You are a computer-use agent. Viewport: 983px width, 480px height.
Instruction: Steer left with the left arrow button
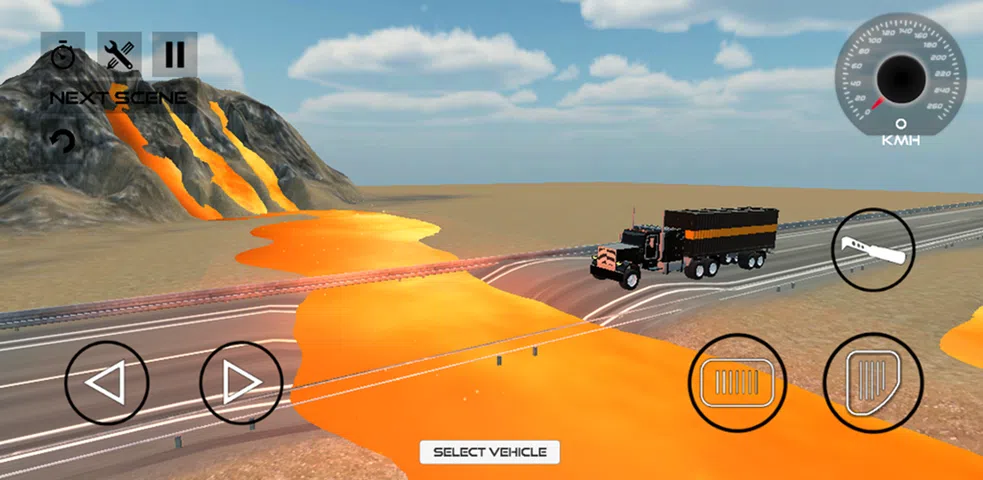tap(107, 382)
